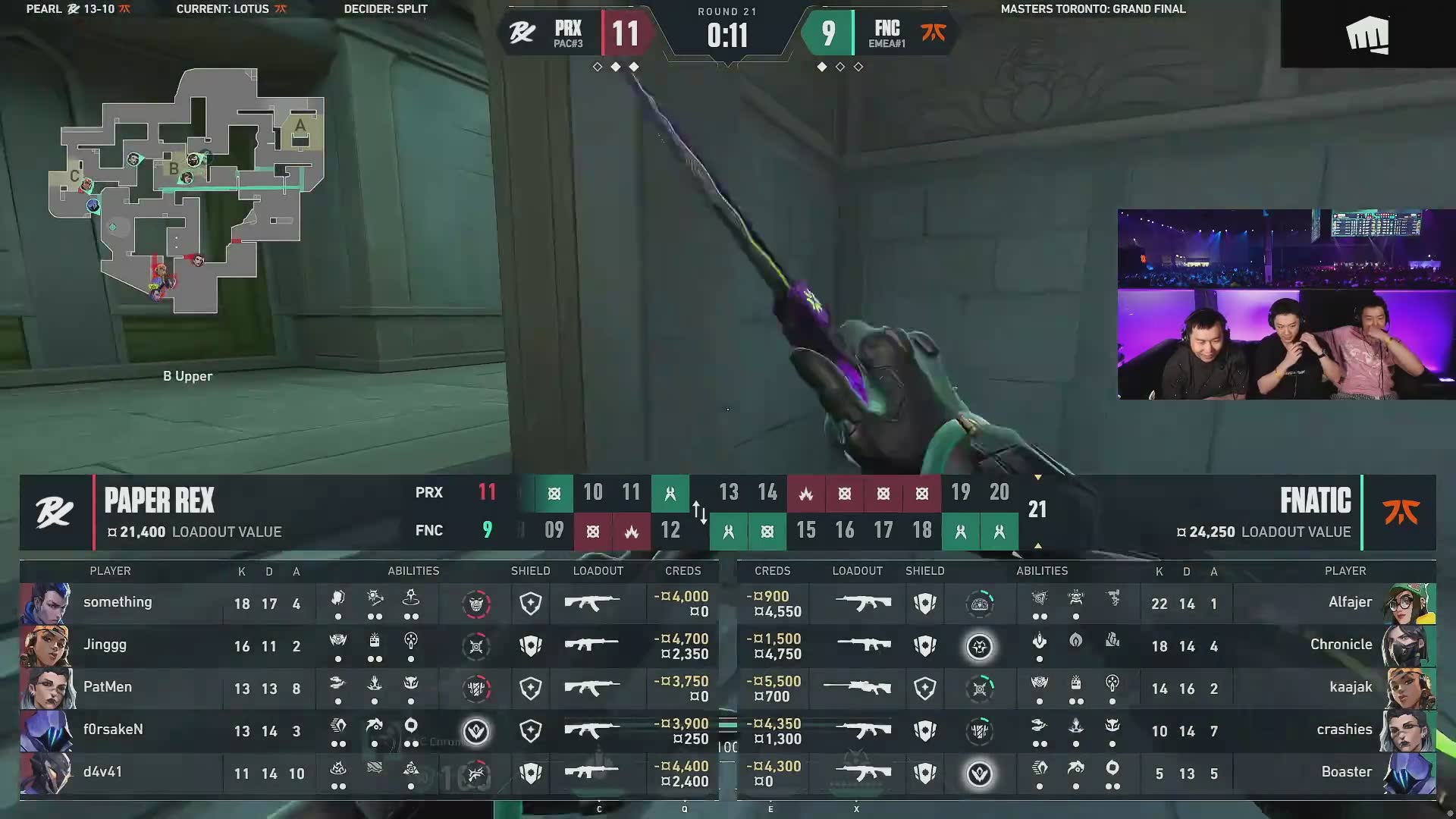Click the FNC logo in top scorebar
This screenshot has width=1456, height=819.
(x=933, y=33)
